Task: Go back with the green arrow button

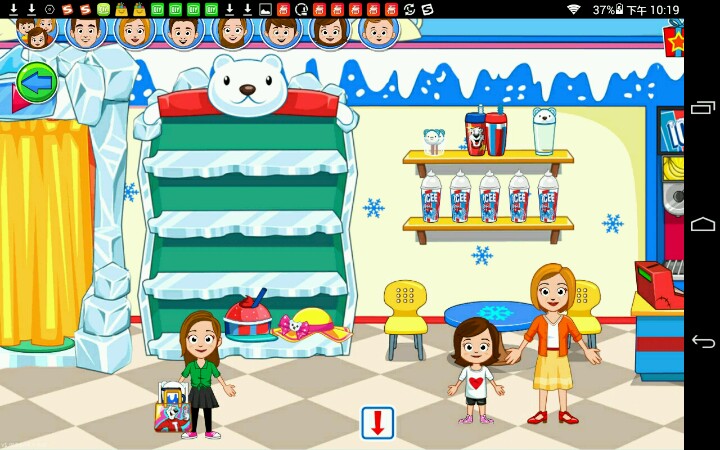Action: click(x=36, y=83)
